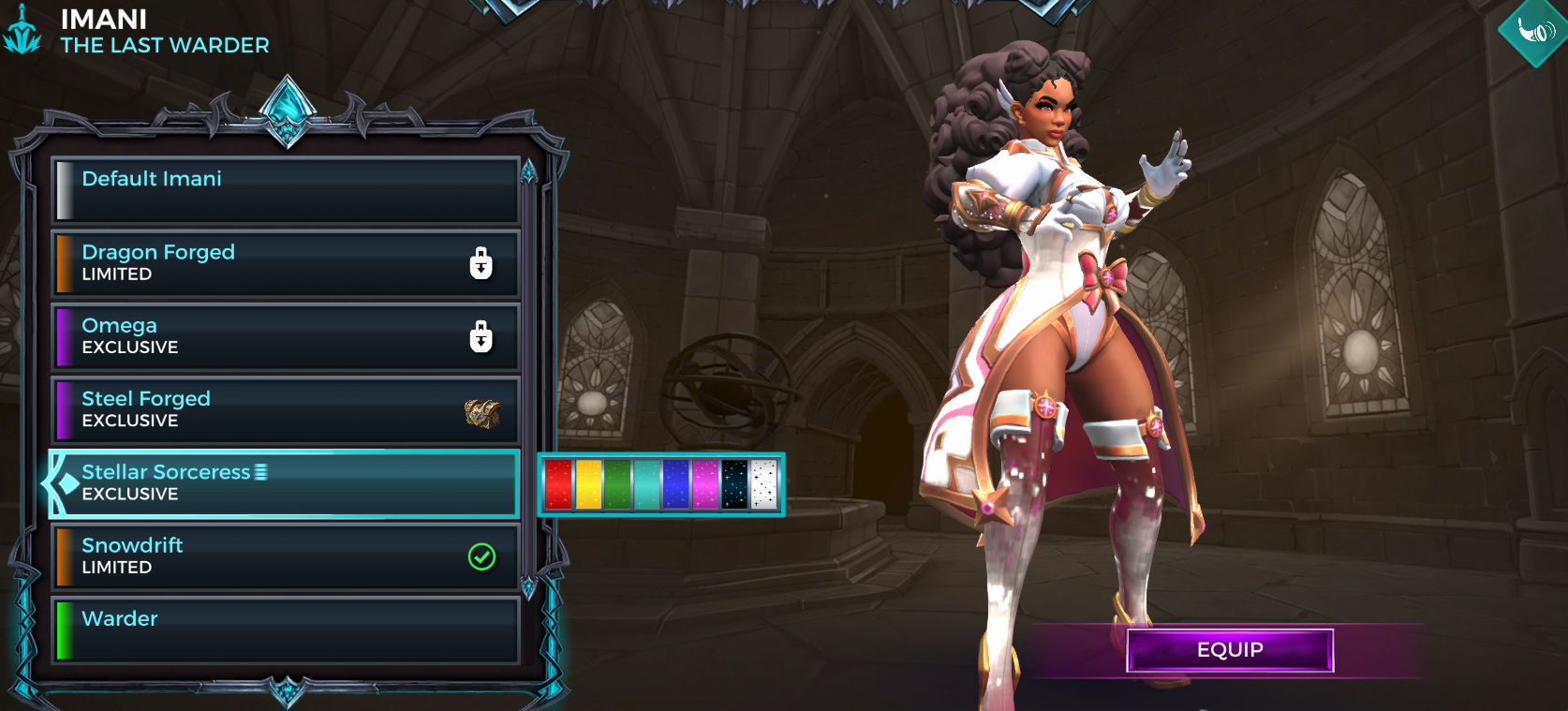Apply the white sparkle color variant
The height and width of the screenshot is (711, 1568).
[763, 484]
